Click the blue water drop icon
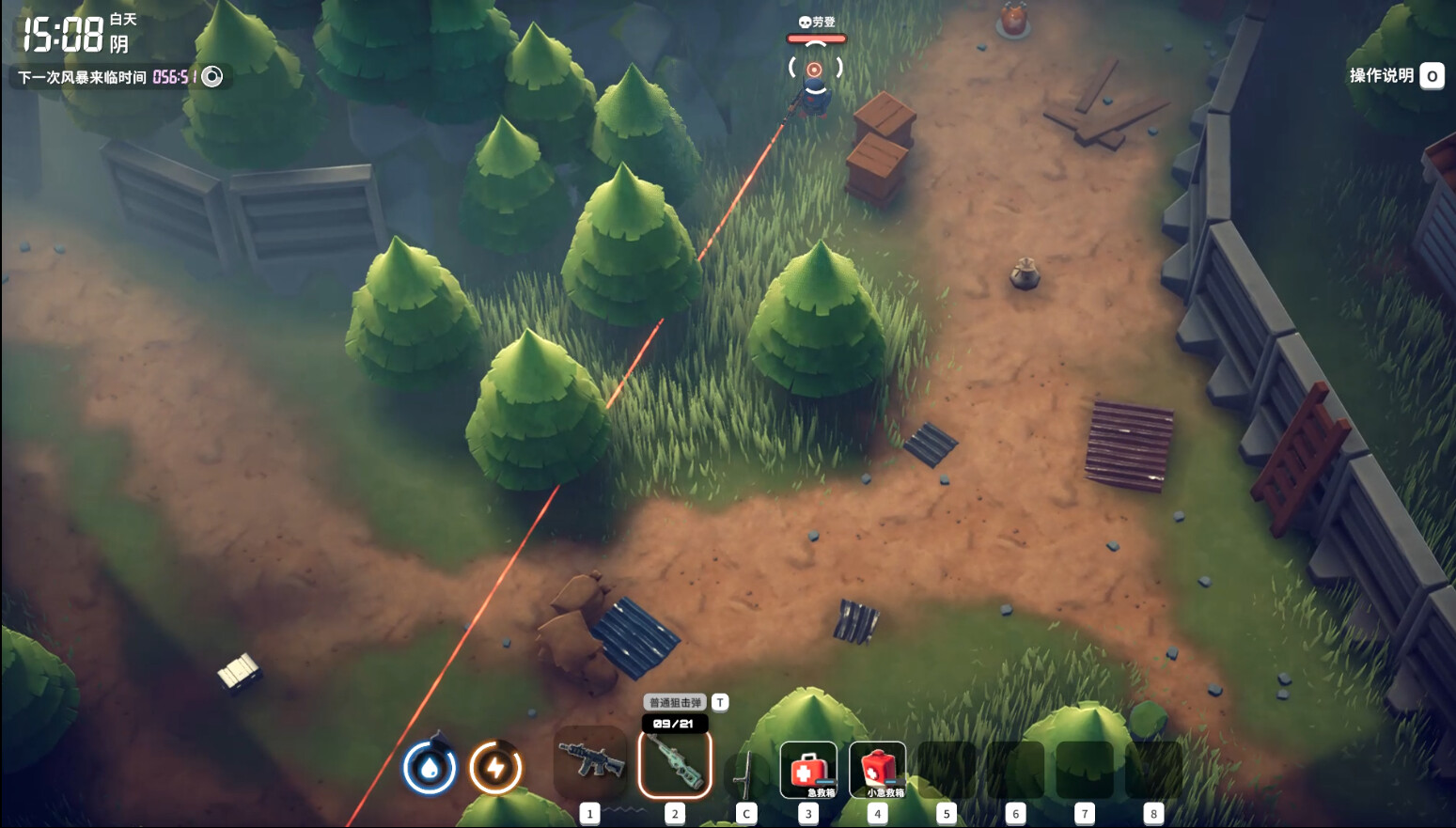Screen dimensions: 1456x828 point(430,768)
